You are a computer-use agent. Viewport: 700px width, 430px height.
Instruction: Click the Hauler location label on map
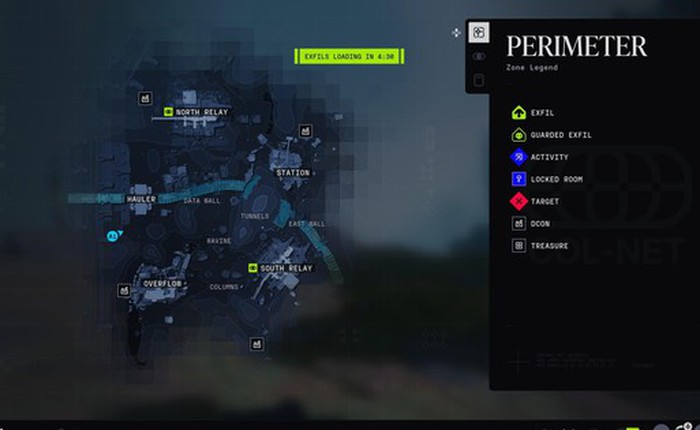click(x=141, y=199)
